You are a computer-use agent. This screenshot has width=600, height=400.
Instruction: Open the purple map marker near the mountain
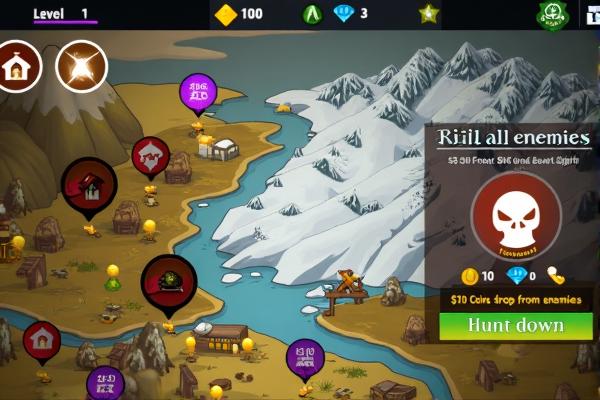[x=197, y=93]
